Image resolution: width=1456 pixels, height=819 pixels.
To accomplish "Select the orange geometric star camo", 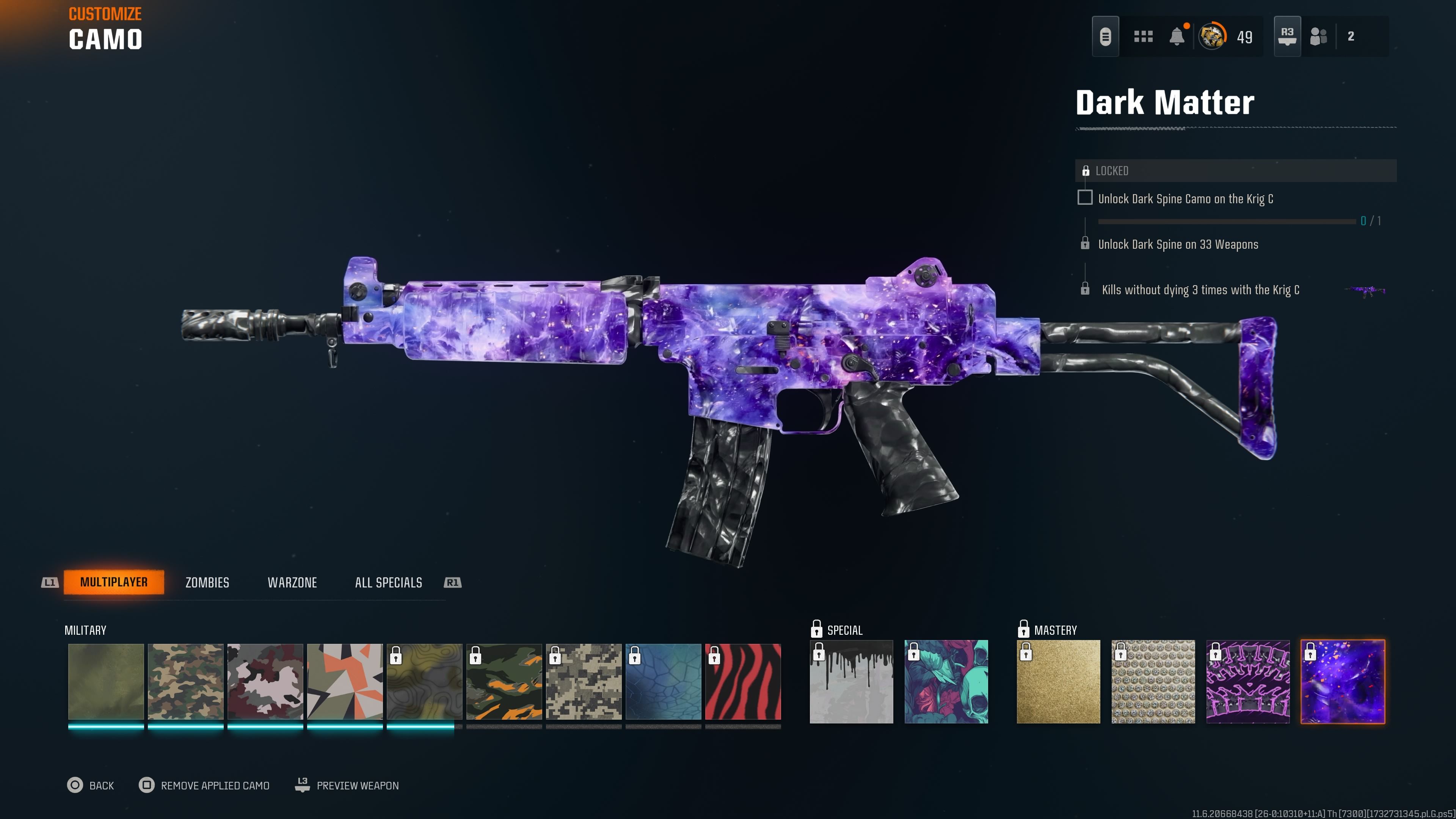I will pyautogui.click(x=345, y=682).
